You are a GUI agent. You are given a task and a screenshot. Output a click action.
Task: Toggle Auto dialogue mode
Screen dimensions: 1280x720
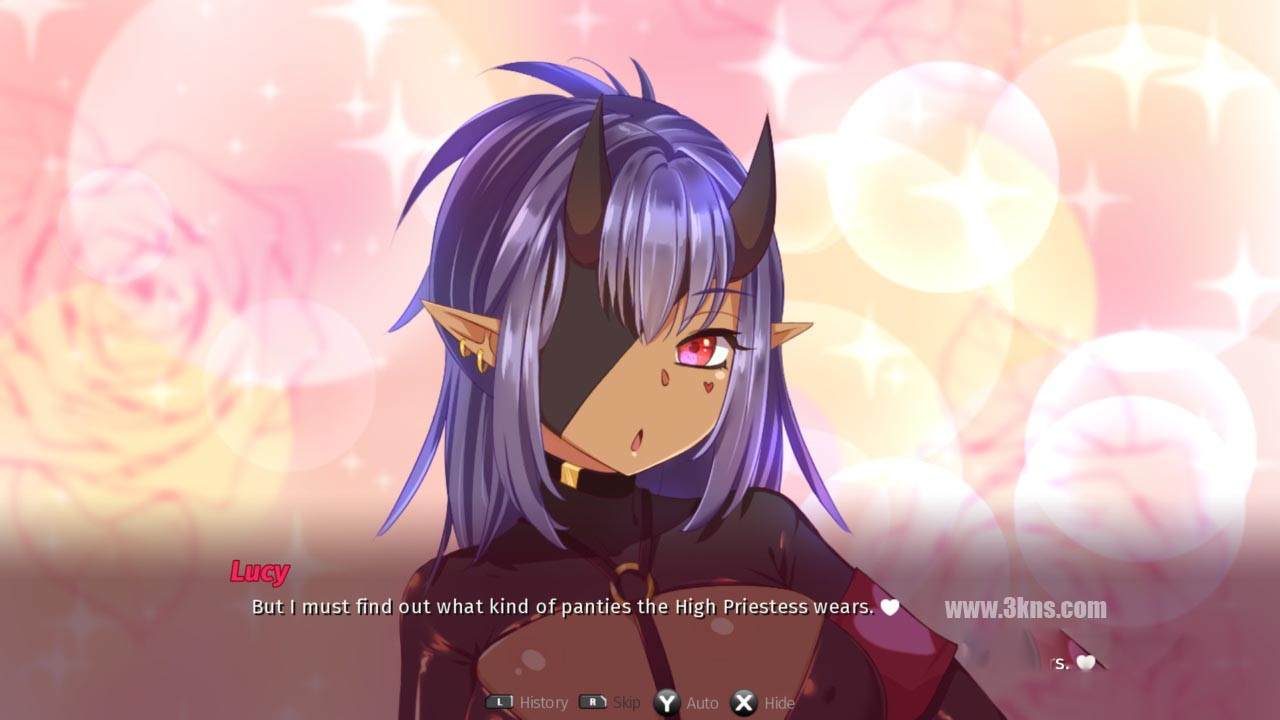pyautogui.click(x=687, y=703)
